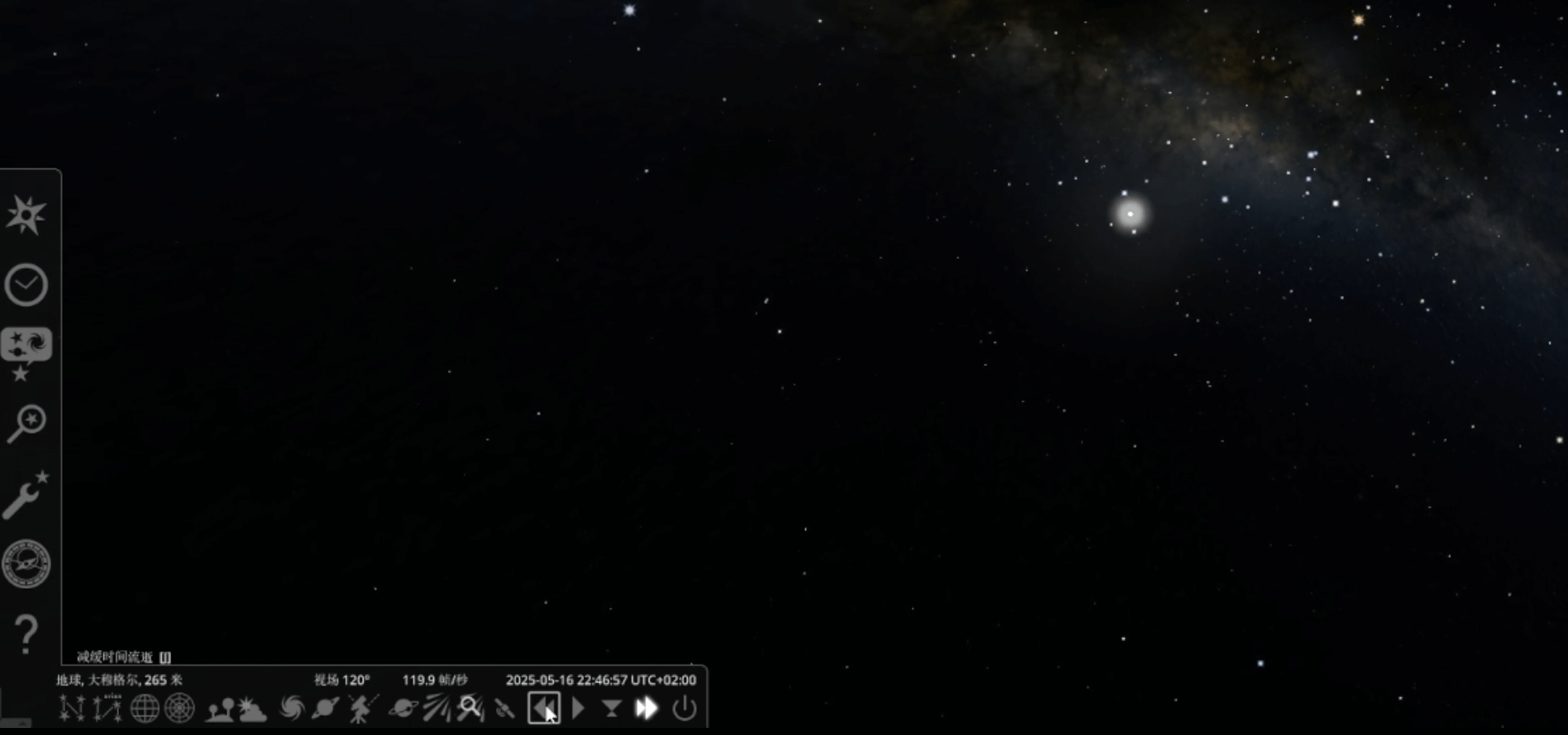
Task: Toggle deep-sky objects spiral galaxy icon
Action: (x=291, y=709)
